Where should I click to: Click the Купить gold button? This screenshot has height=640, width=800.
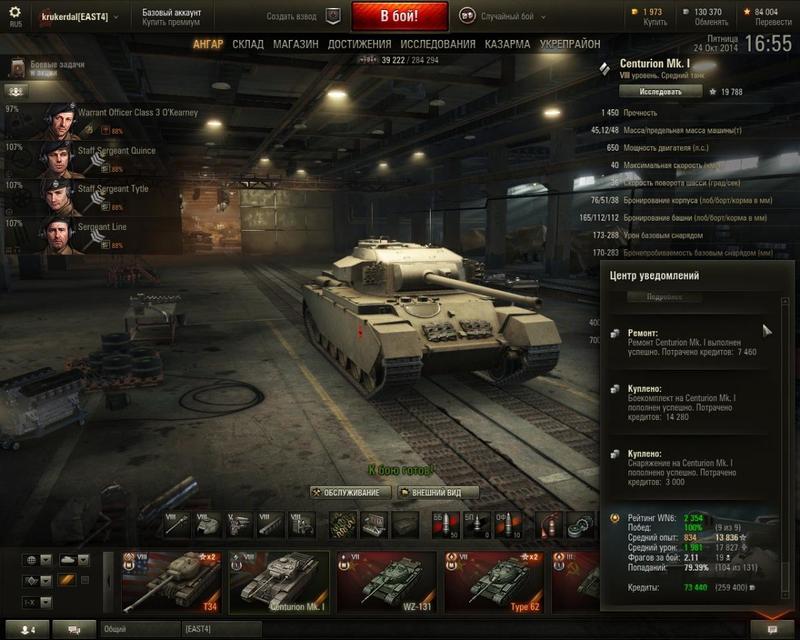654,23
